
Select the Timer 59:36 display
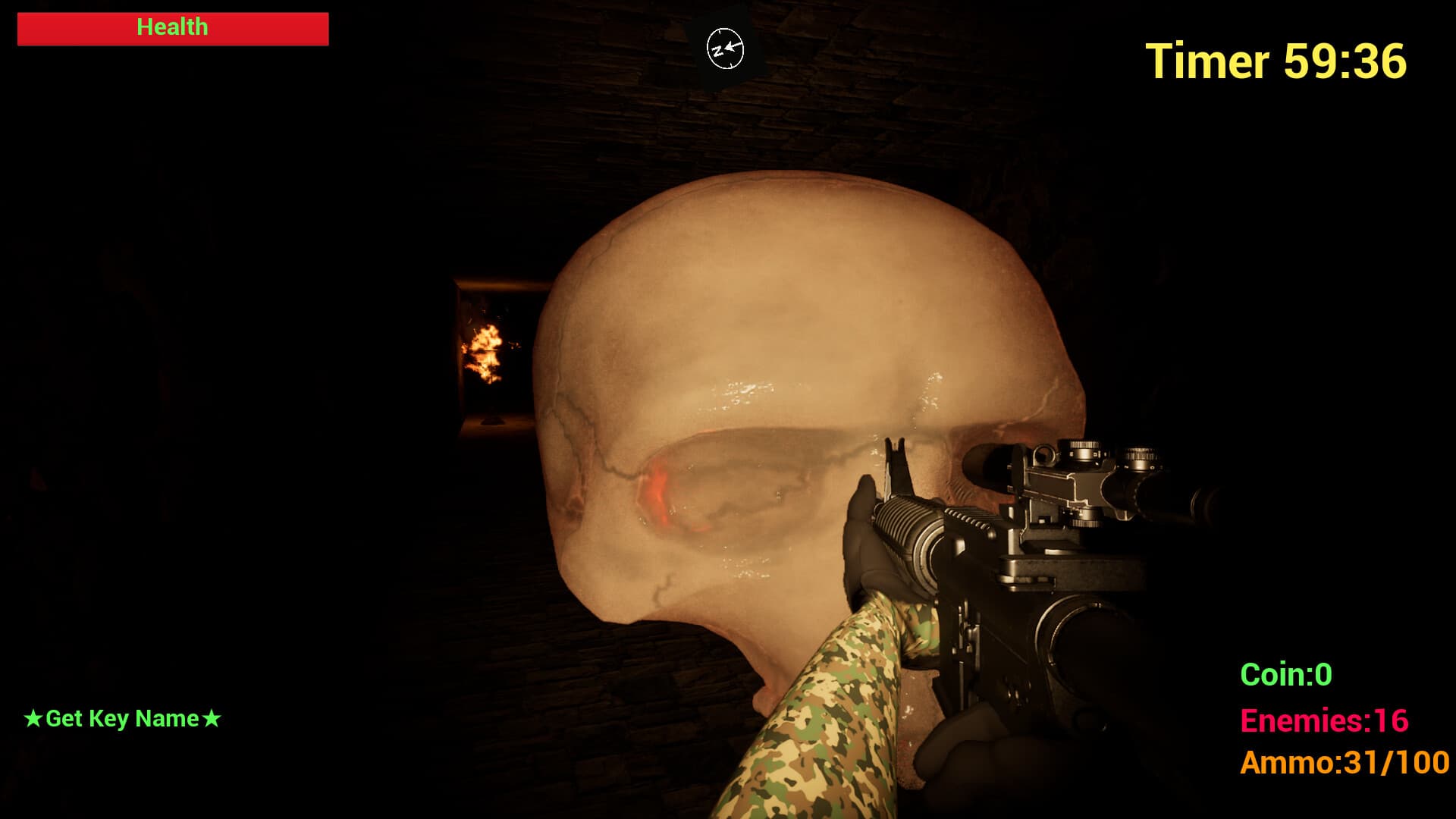coord(1274,61)
